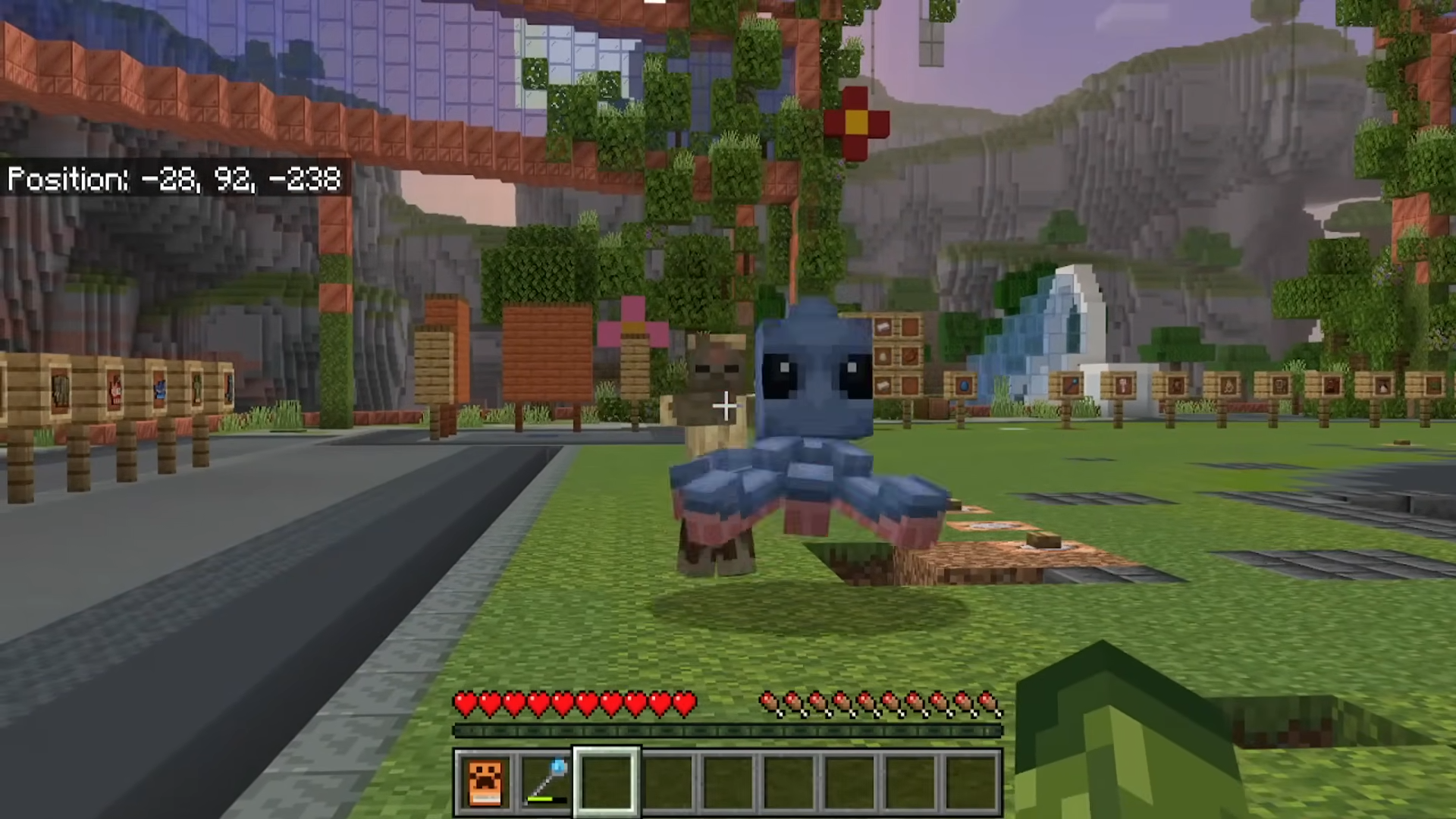Click the blue item frame on the left fence

click(x=161, y=388)
